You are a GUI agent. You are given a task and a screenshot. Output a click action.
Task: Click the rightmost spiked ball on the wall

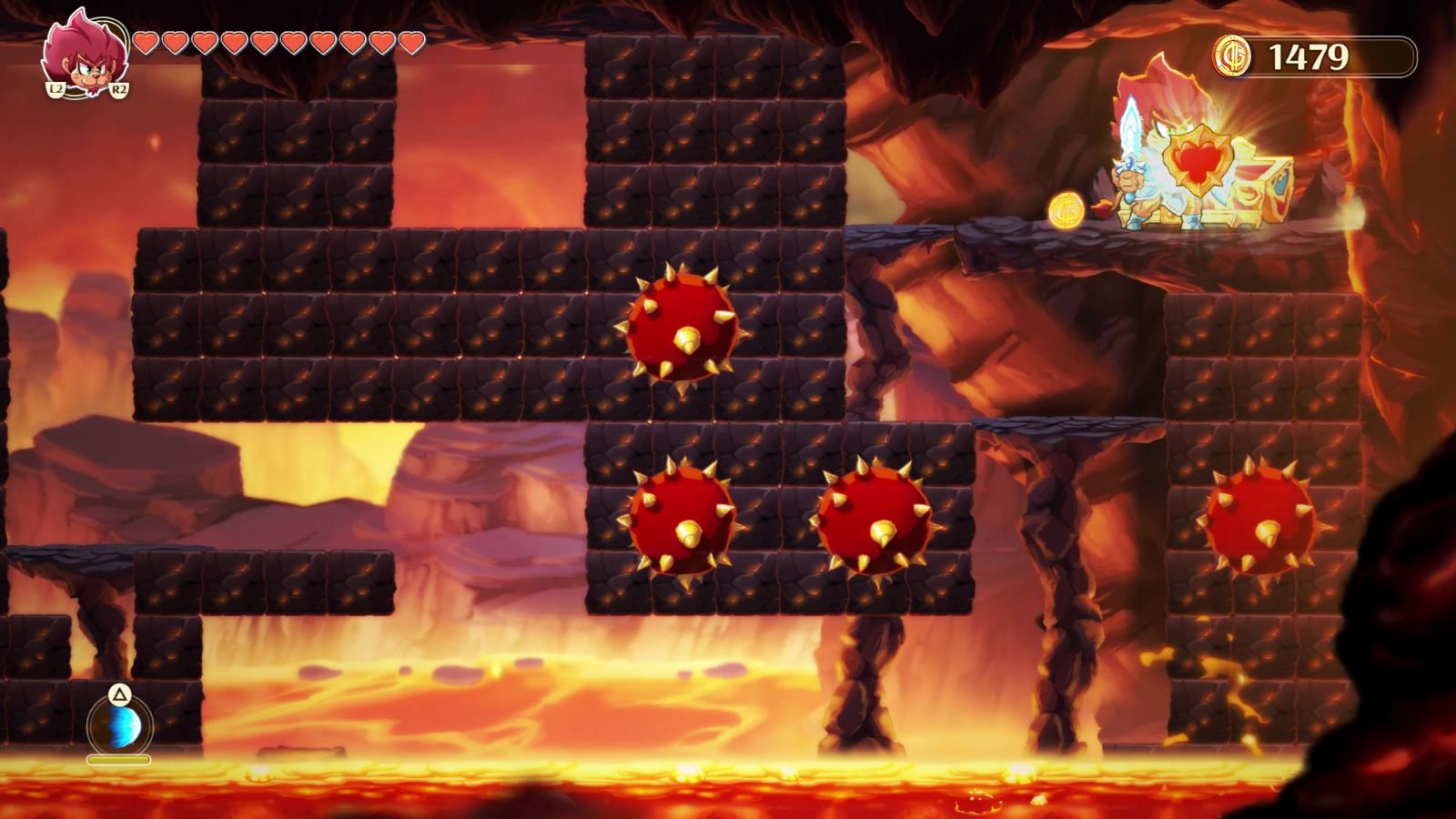(1265, 523)
